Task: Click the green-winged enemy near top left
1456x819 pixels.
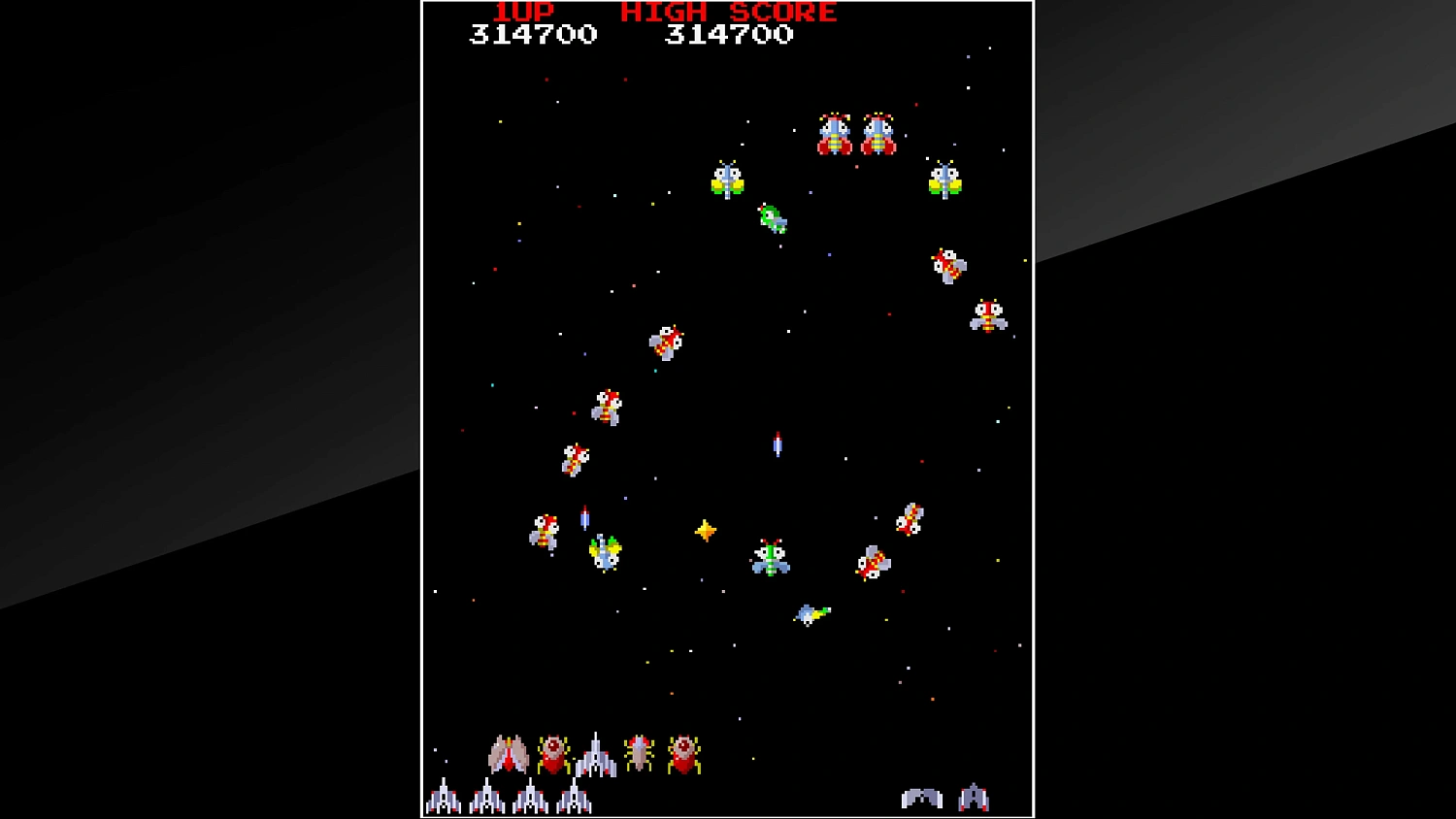Action: [726, 178]
